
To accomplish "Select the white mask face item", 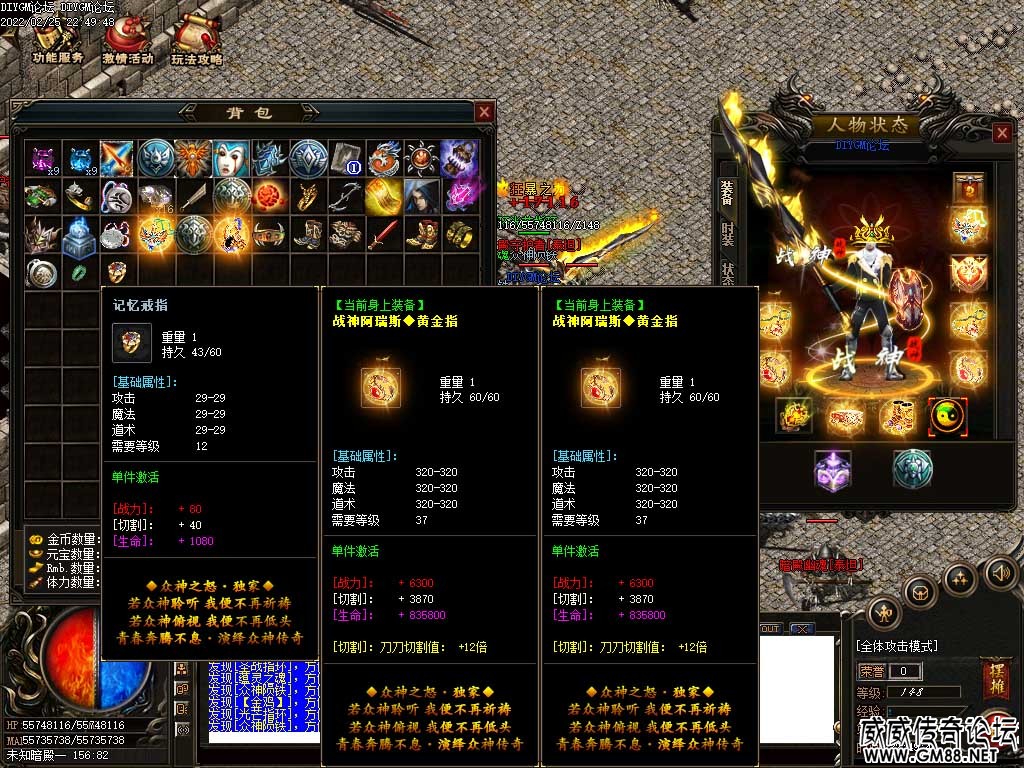I will pos(232,158).
